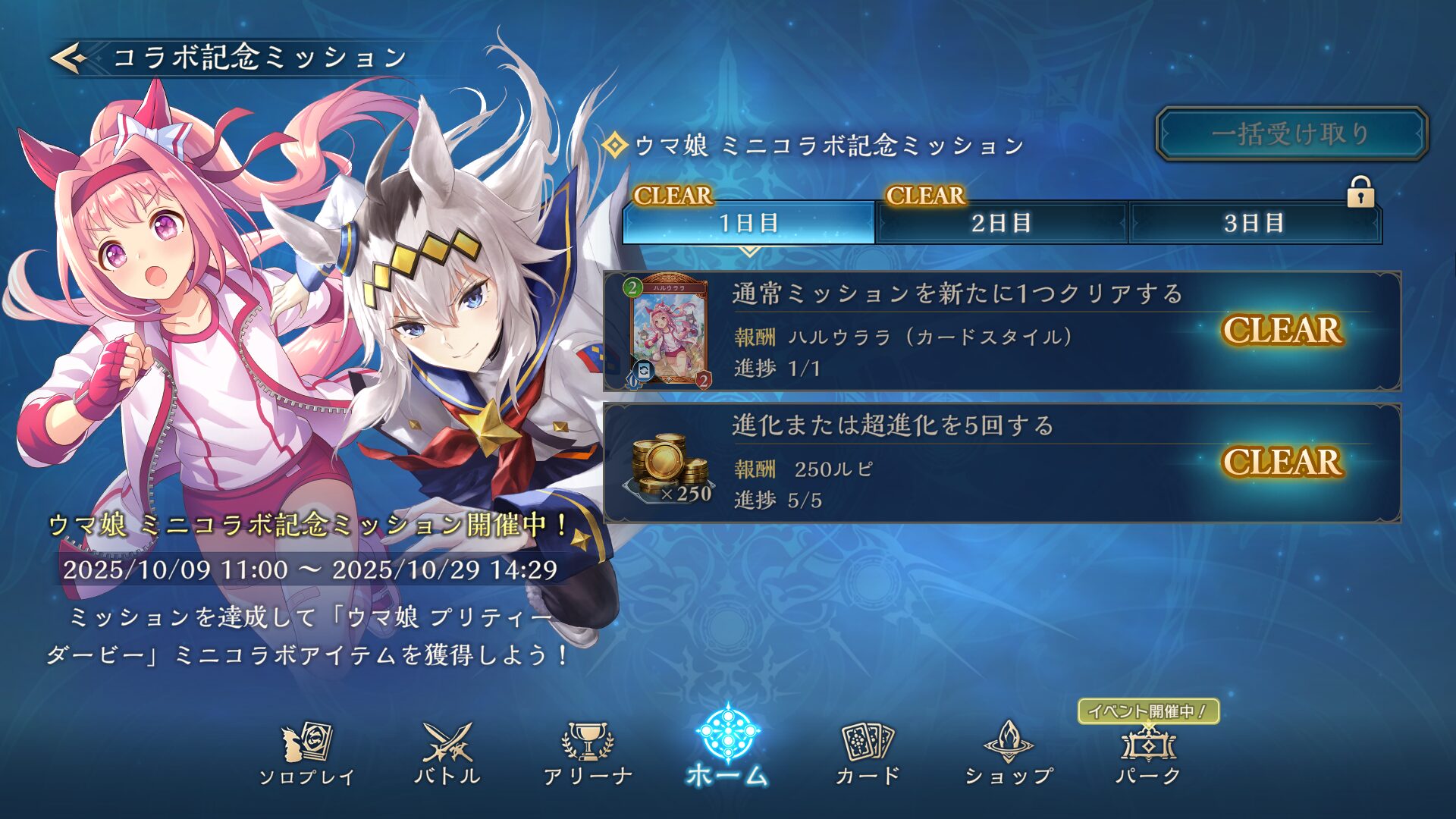The height and width of the screenshot is (819, 1456).
Task: Open the カード menu
Action: 868,753
